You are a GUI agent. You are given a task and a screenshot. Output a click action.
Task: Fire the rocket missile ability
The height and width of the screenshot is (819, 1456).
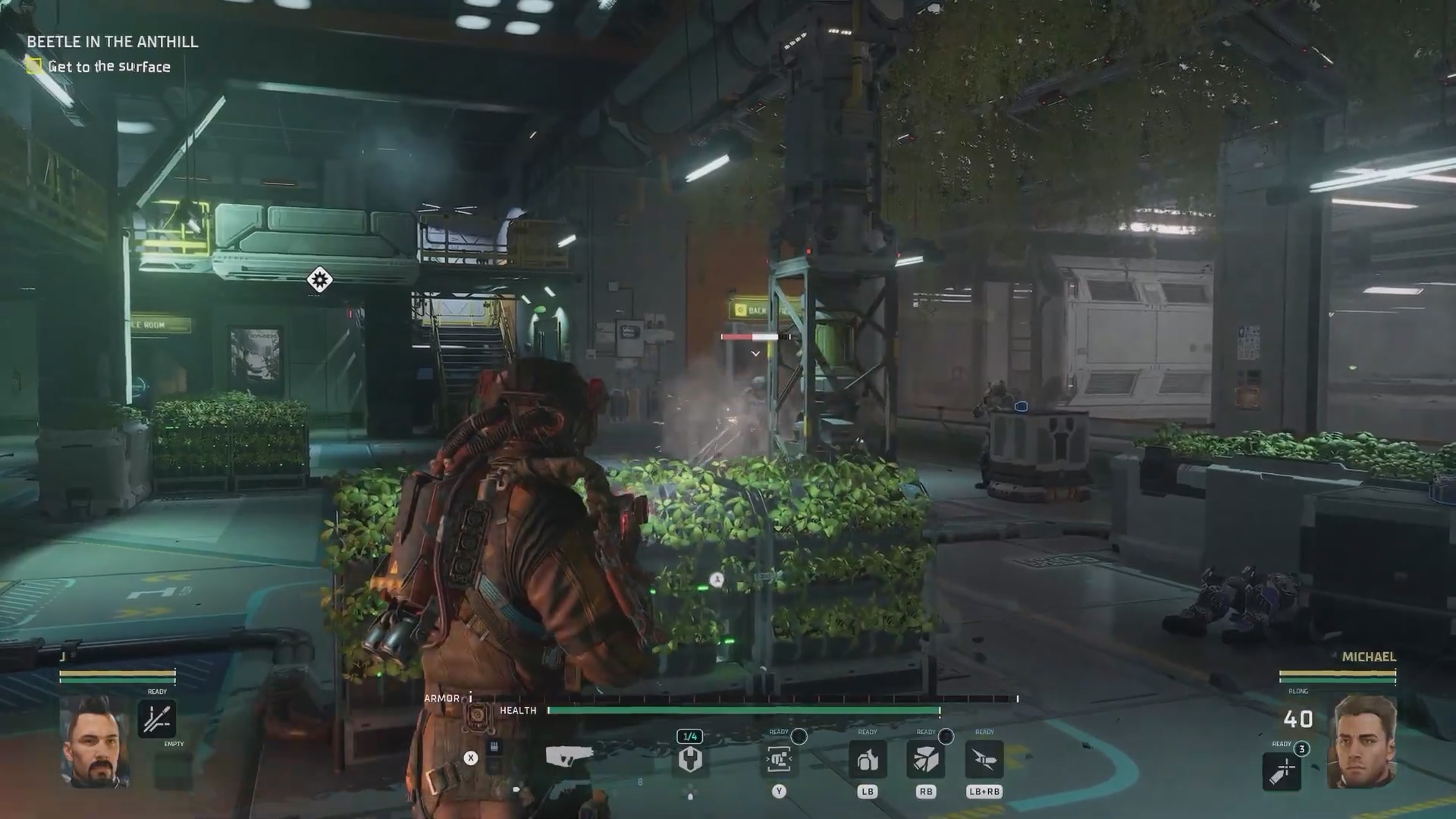984,759
